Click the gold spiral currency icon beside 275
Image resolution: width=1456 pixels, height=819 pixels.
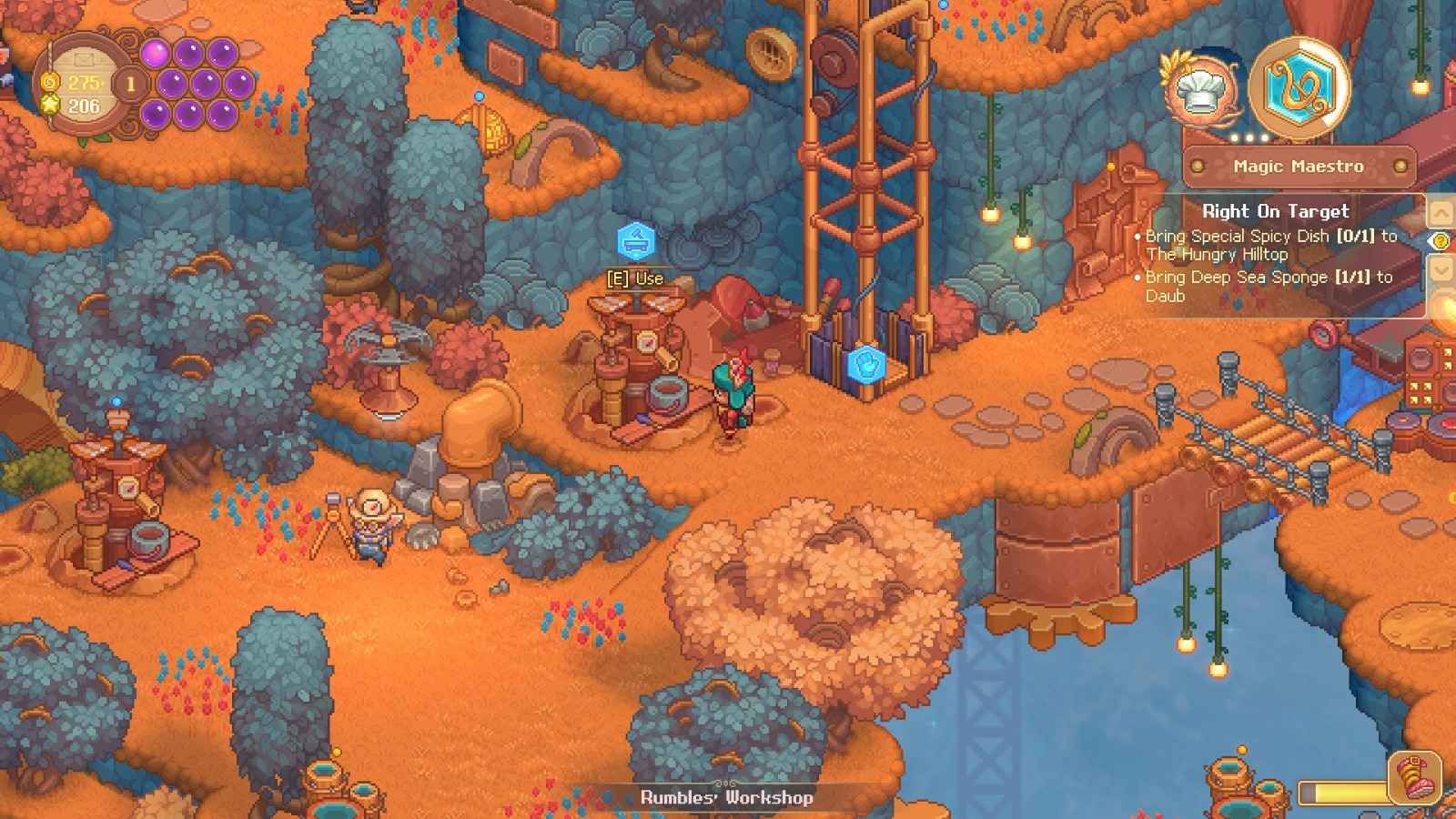tap(49, 83)
